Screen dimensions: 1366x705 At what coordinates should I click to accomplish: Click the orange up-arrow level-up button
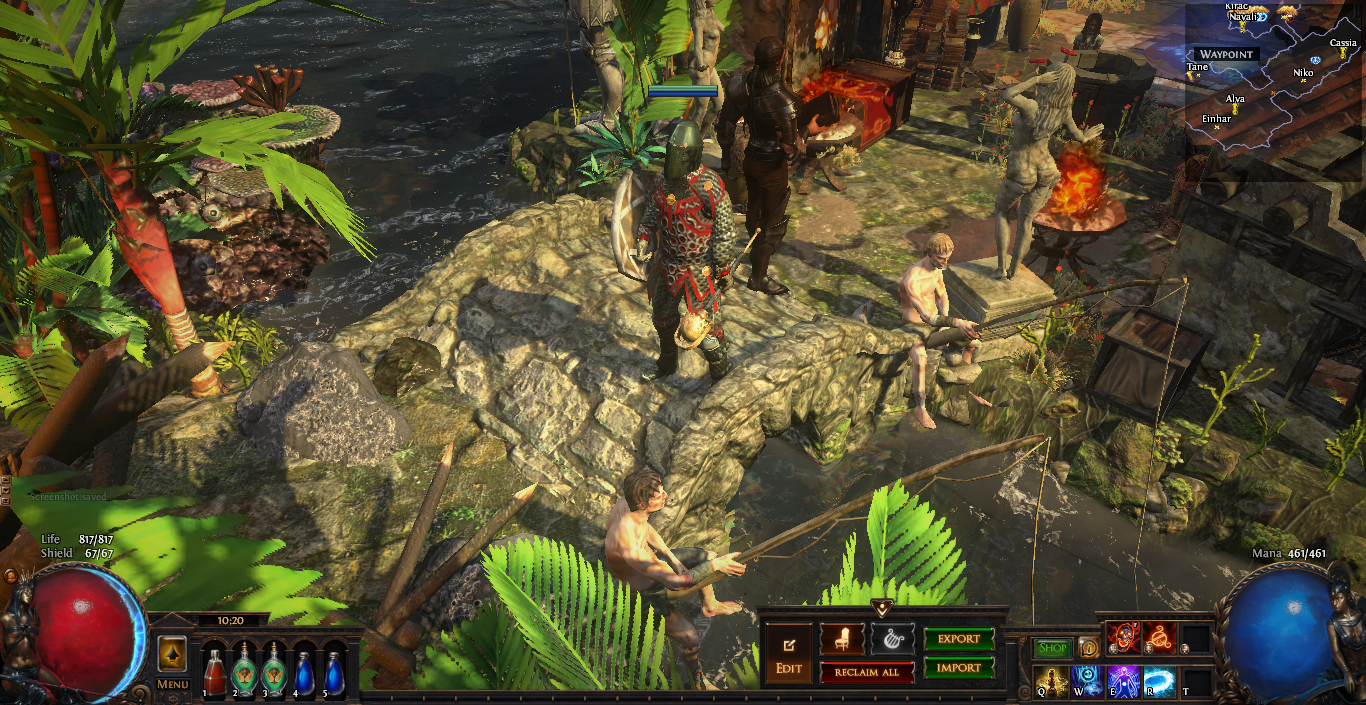click(172, 655)
